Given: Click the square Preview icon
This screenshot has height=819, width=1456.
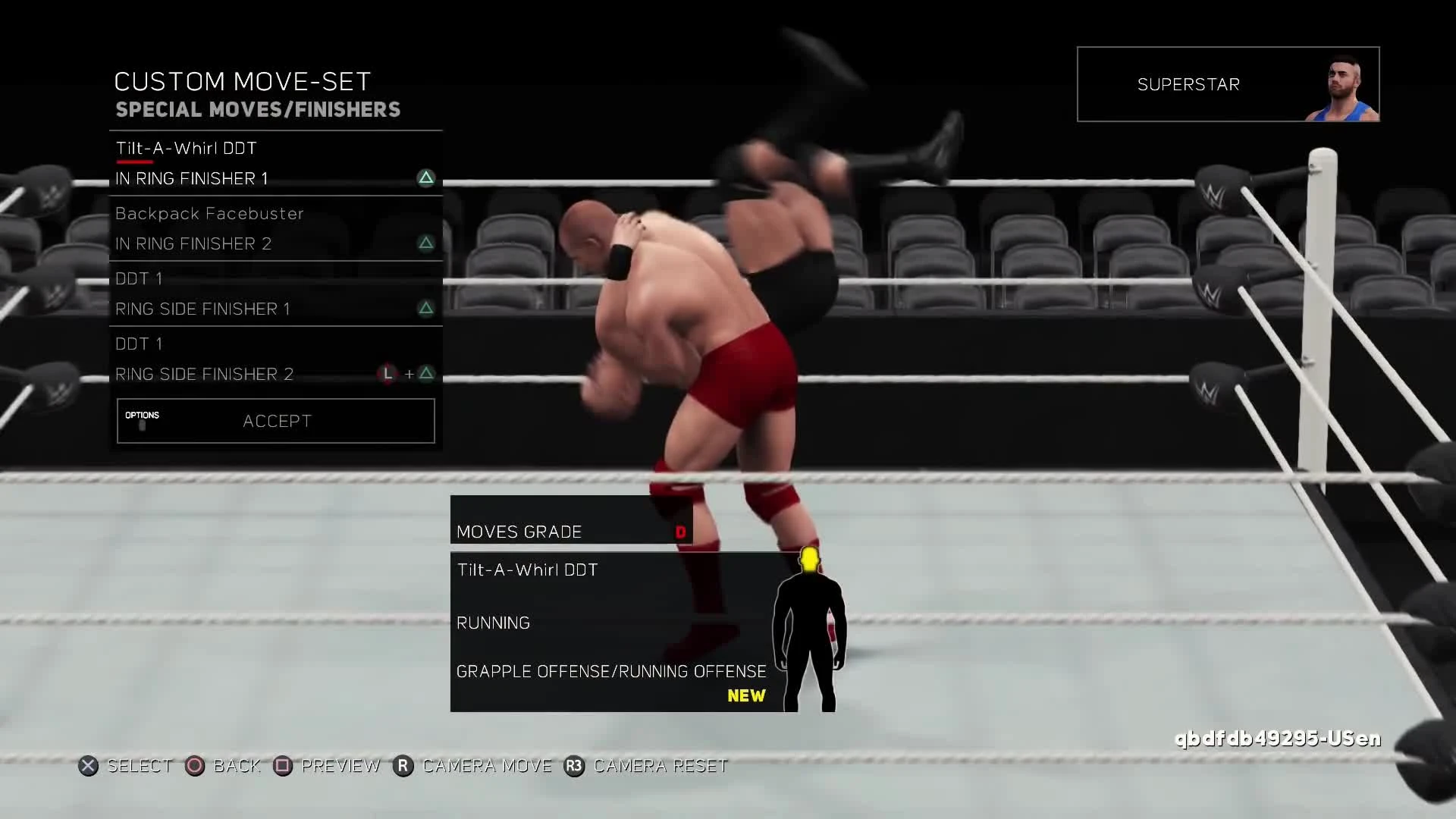Looking at the screenshot, I should pos(284,766).
